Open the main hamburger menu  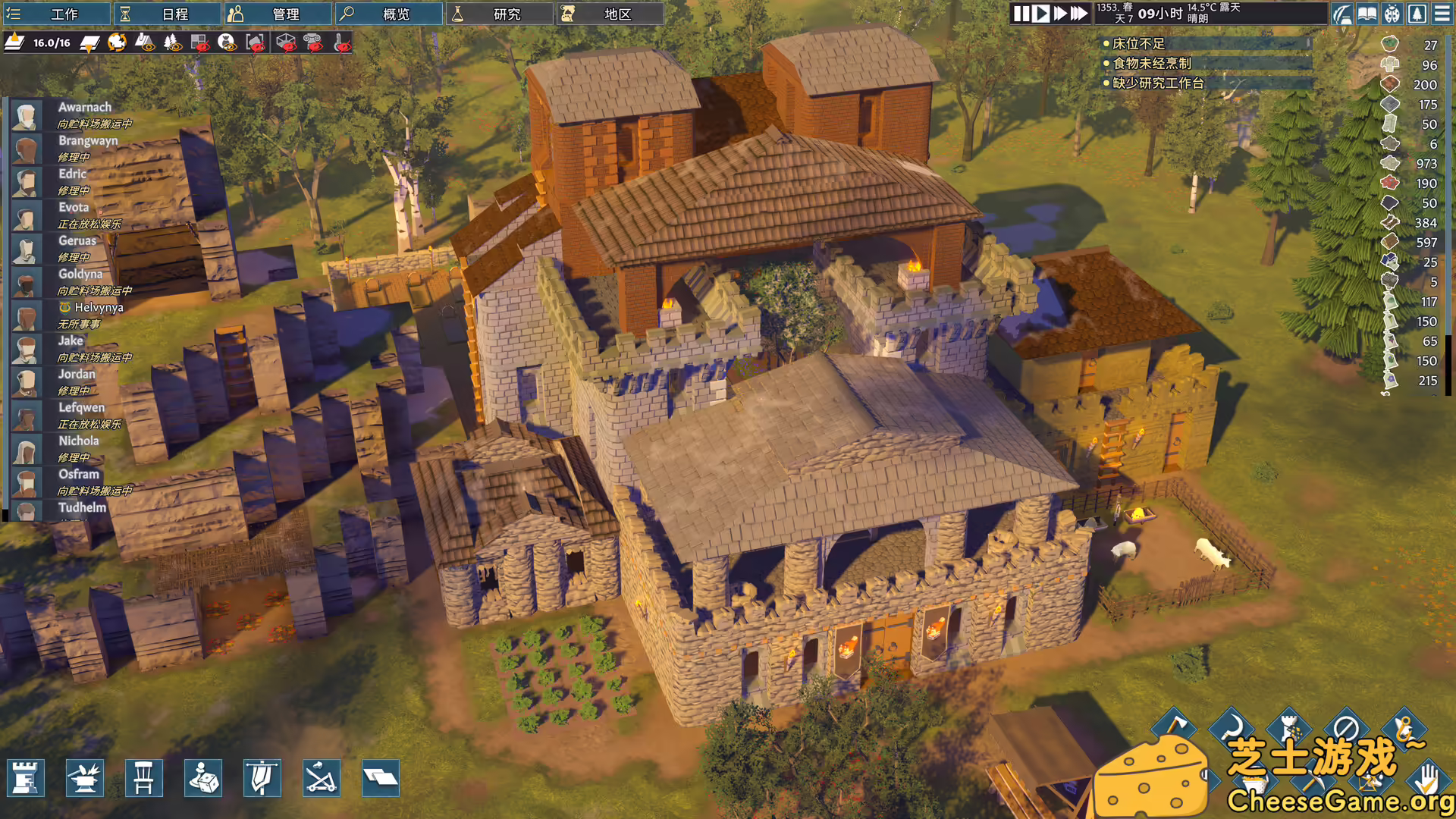tap(1442, 14)
